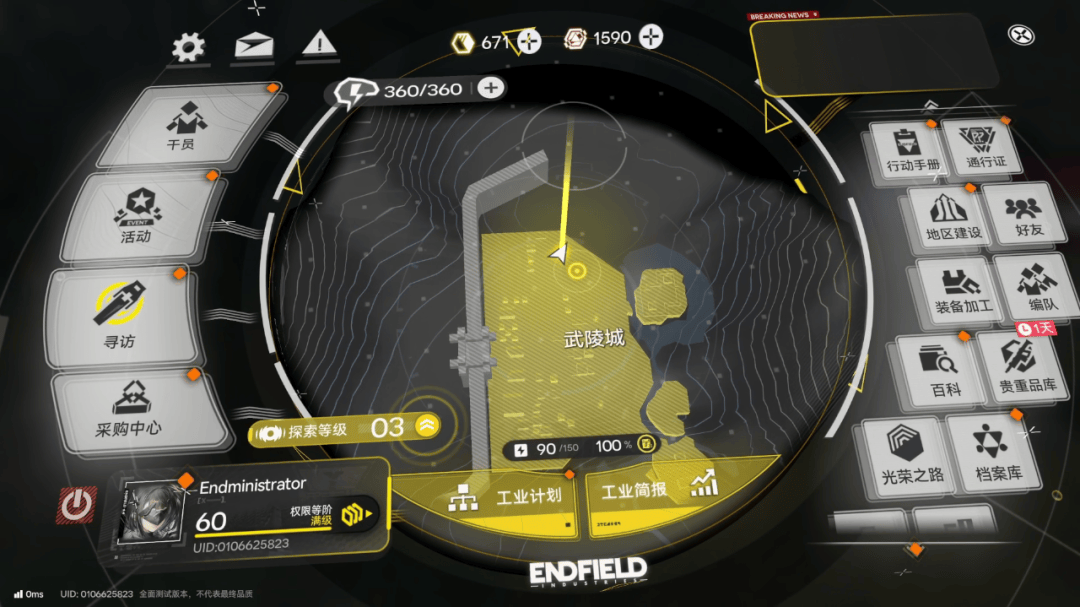1080x607 pixels.
Task: Open the mail envelope icon
Action: pyautogui.click(x=254, y=46)
